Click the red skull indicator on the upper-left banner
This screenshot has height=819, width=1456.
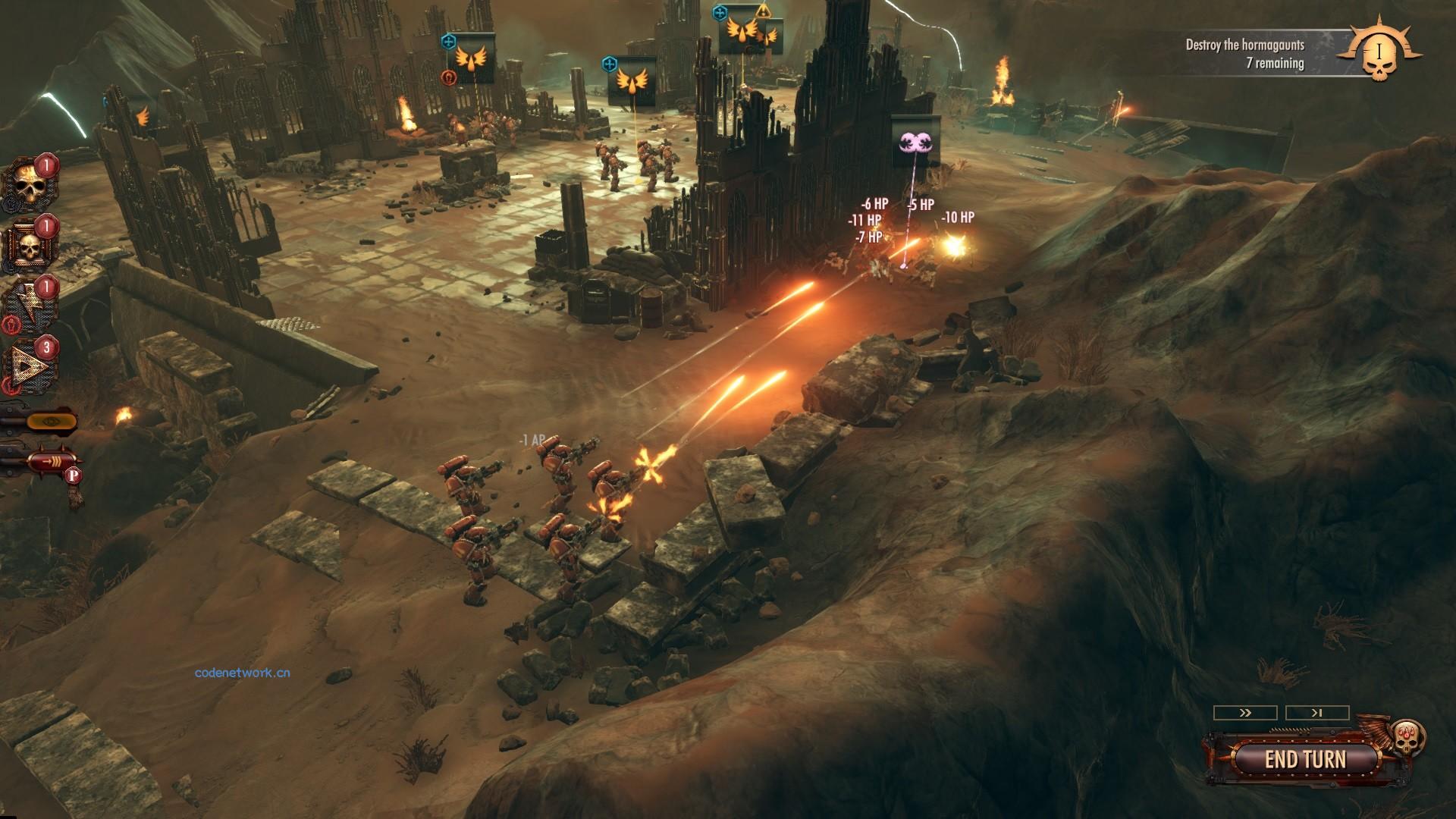point(449,77)
